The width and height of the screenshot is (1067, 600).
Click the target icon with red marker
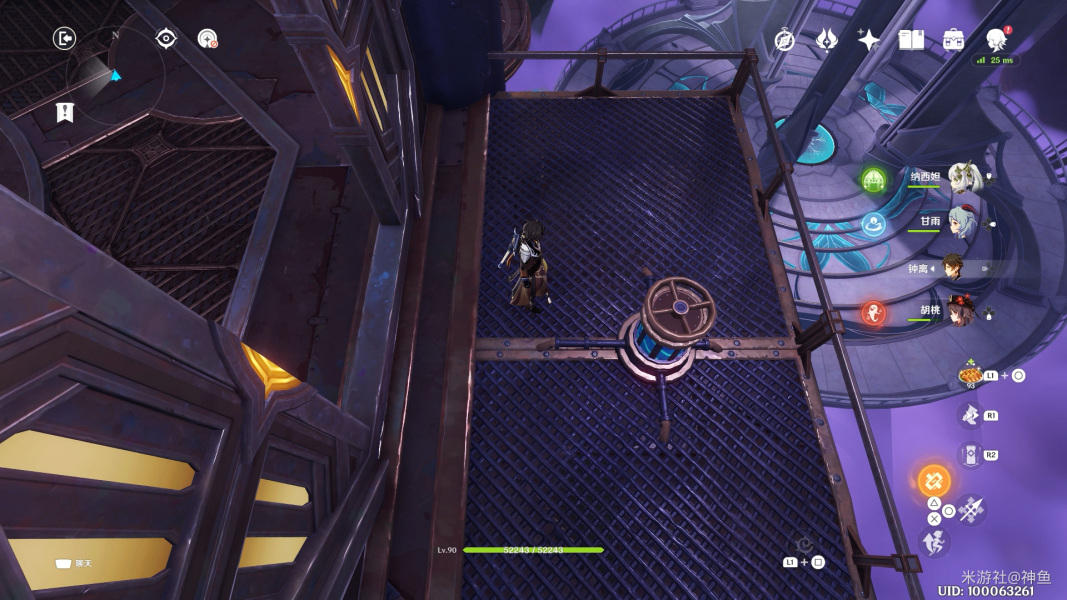[x=208, y=39]
